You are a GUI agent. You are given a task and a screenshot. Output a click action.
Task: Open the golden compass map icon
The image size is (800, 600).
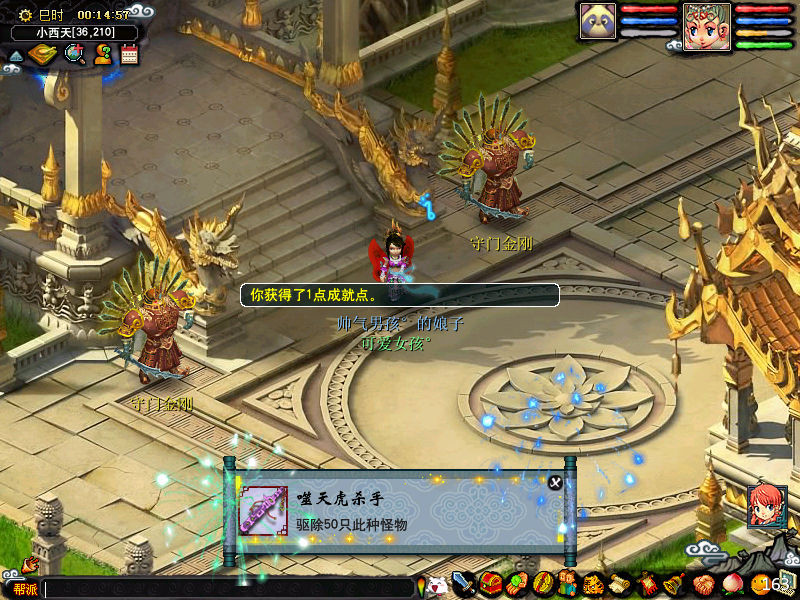pyautogui.click(x=41, y=54)
